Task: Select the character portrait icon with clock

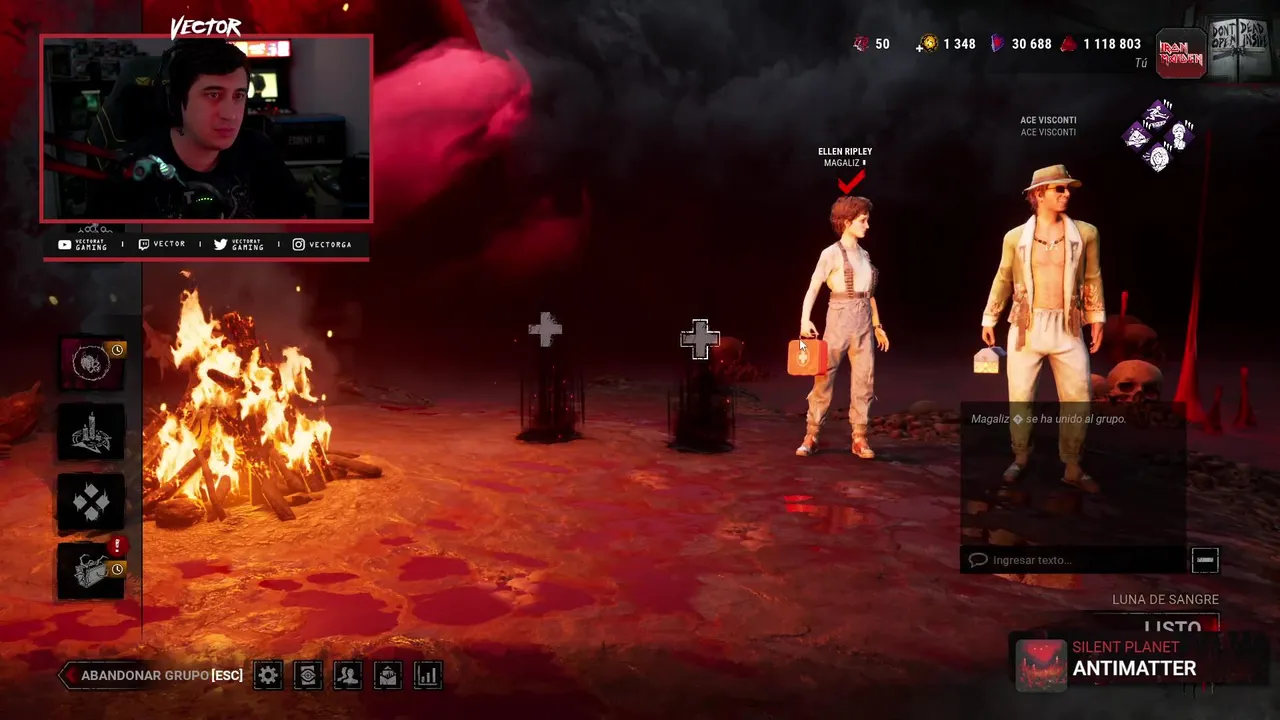Action: [92, 363]
